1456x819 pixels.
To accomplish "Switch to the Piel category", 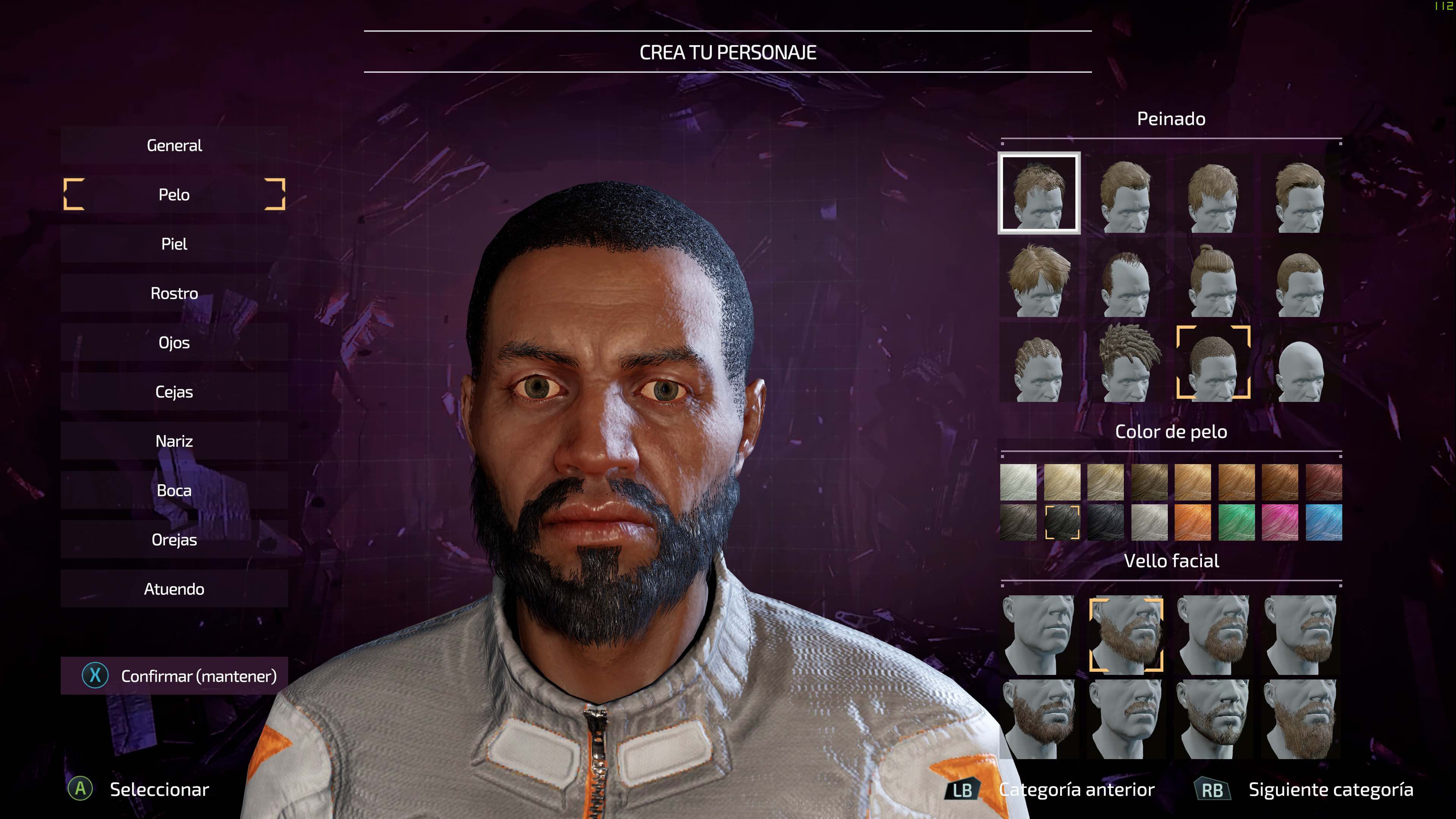I will click(x=174, y=243).
